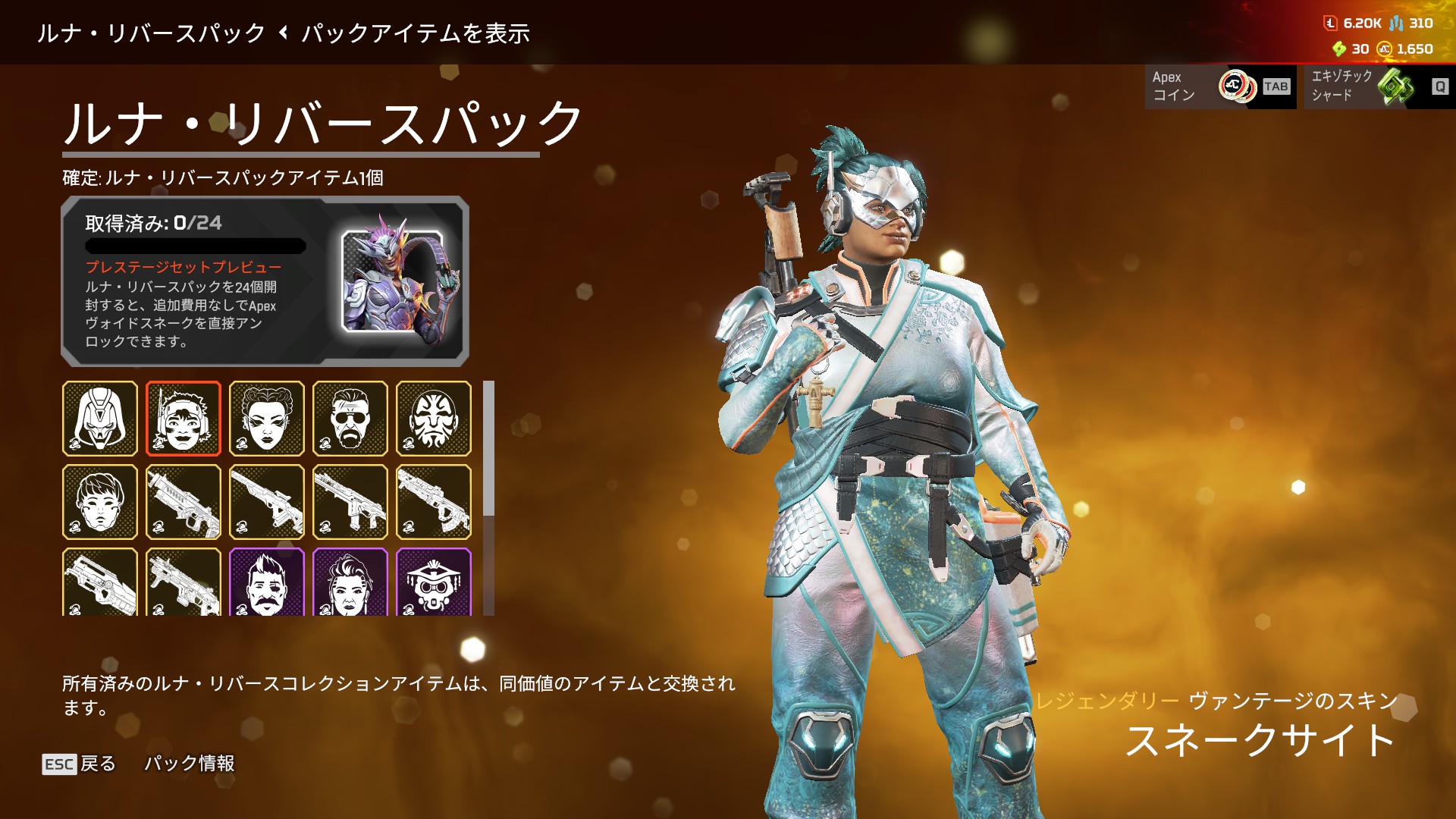Pick the Fuse mustache skin tile
This screenshot has height=819, width=1456.
(x=267, y=582)
